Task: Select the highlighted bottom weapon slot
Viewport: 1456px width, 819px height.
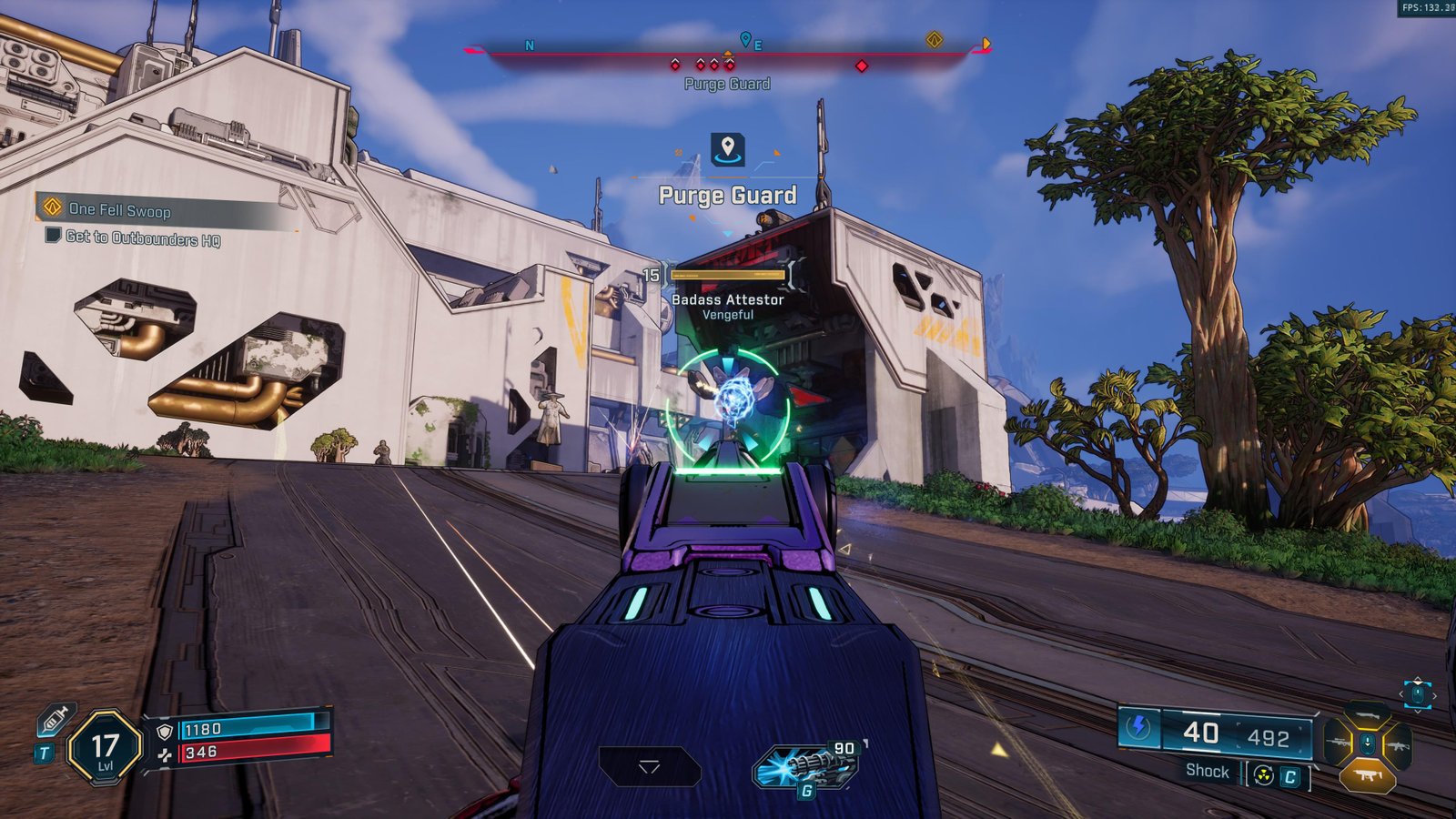Action: pyautogui.click(x=1367, y=775)
